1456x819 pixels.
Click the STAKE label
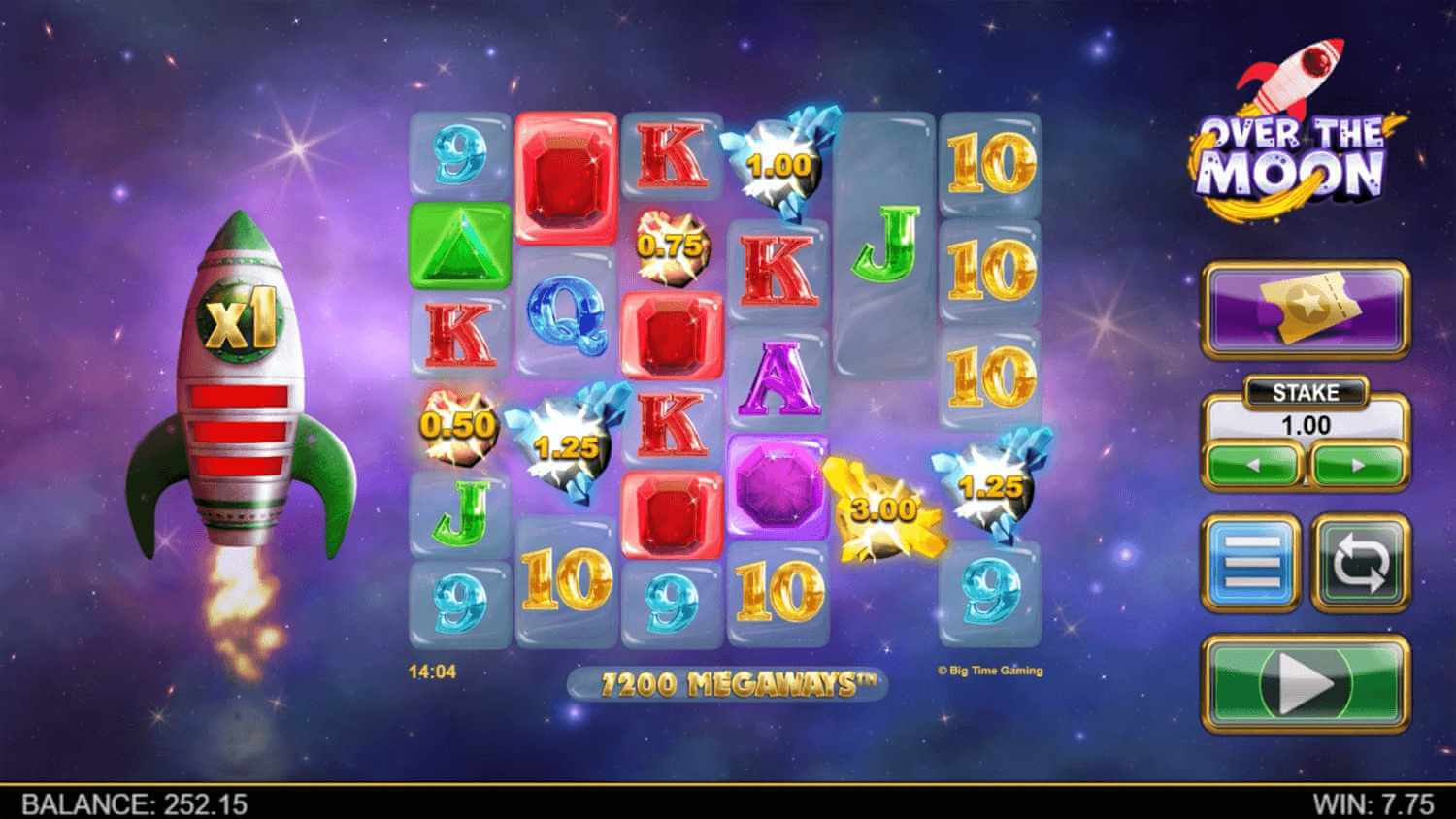1306,393
